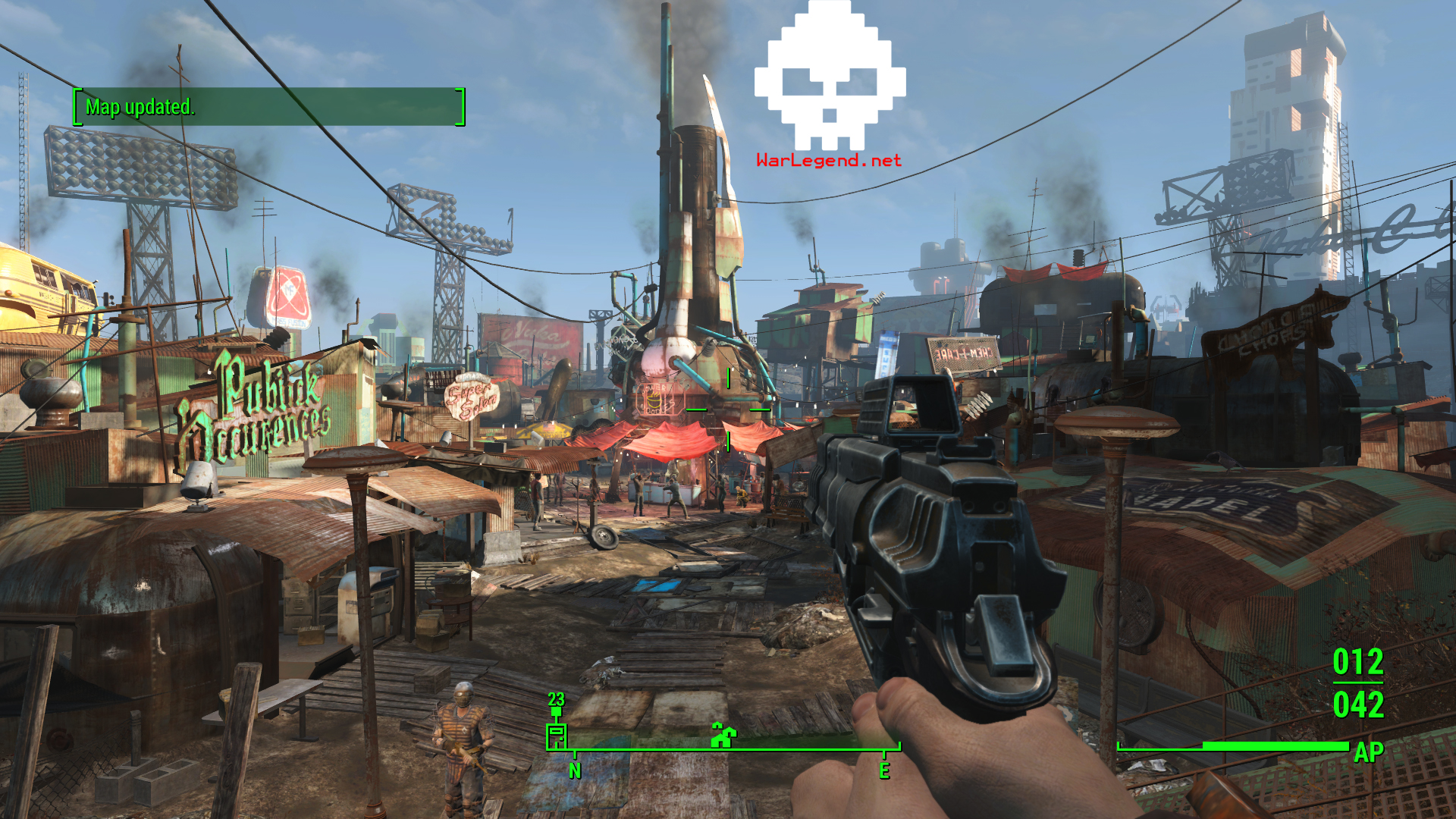Click the WarLegend.net skull watermark

830,80
